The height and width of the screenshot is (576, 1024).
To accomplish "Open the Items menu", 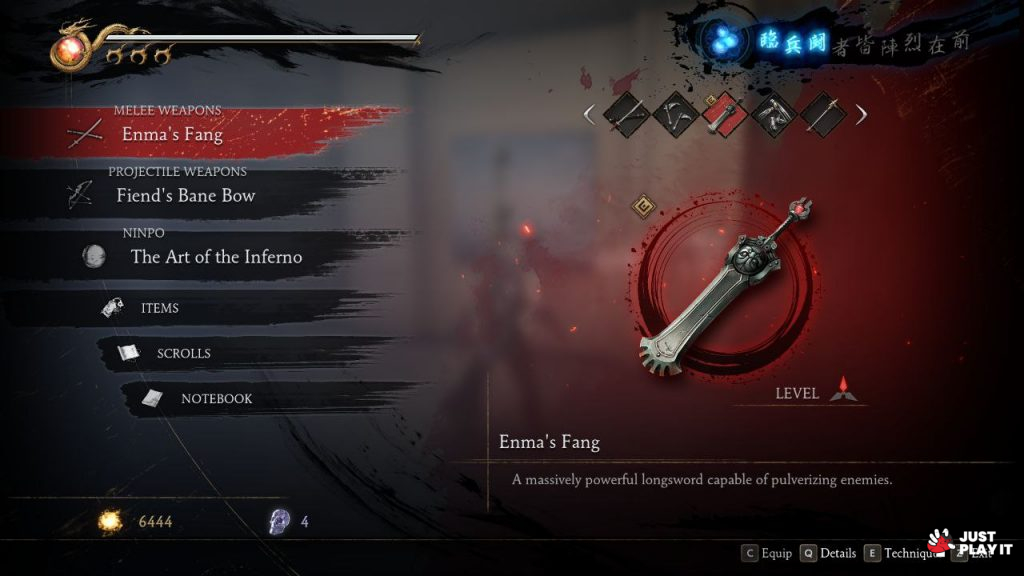I will [x=160, y=308].
